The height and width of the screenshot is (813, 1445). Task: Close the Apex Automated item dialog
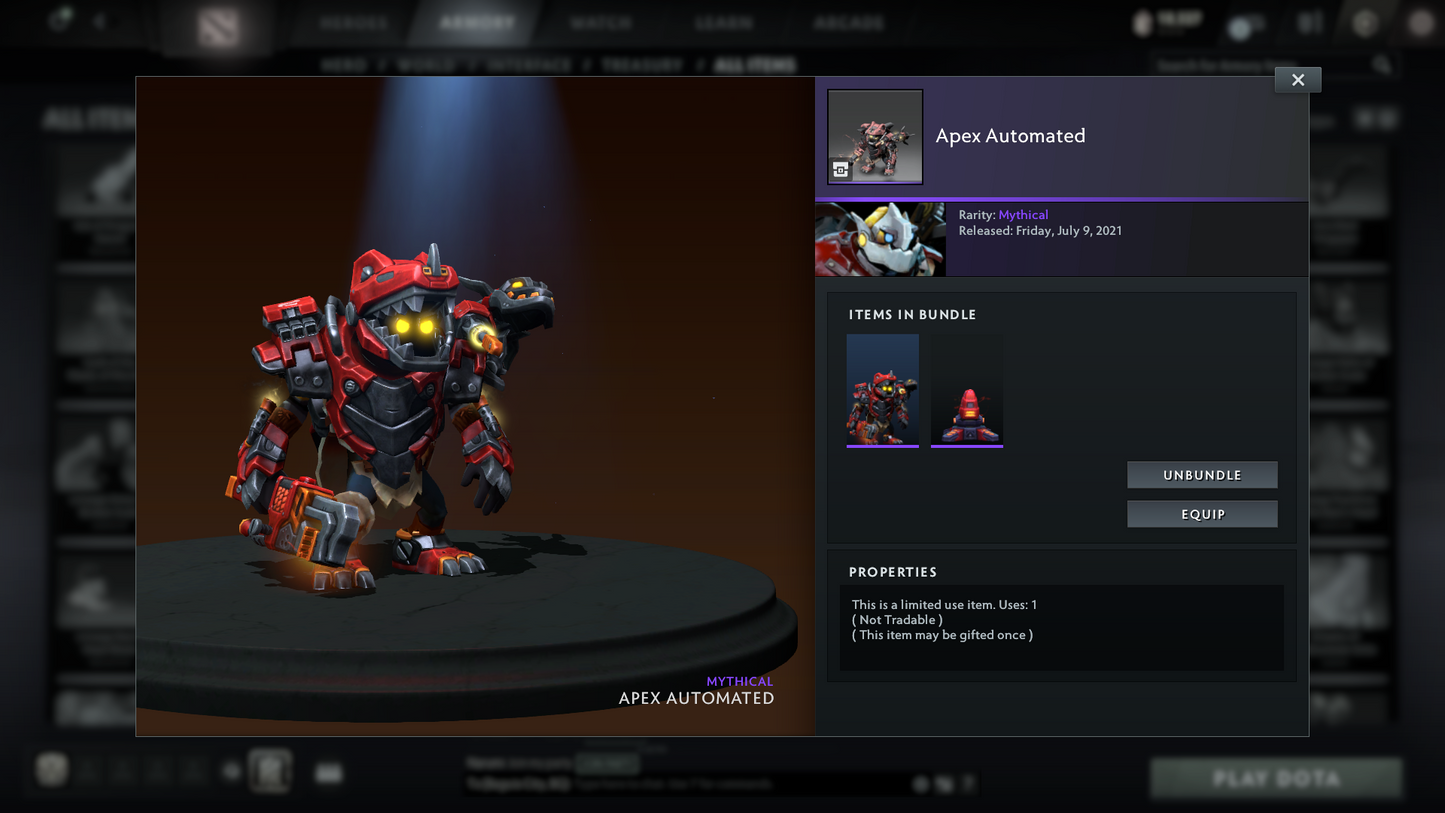(x=1297, y=80)
